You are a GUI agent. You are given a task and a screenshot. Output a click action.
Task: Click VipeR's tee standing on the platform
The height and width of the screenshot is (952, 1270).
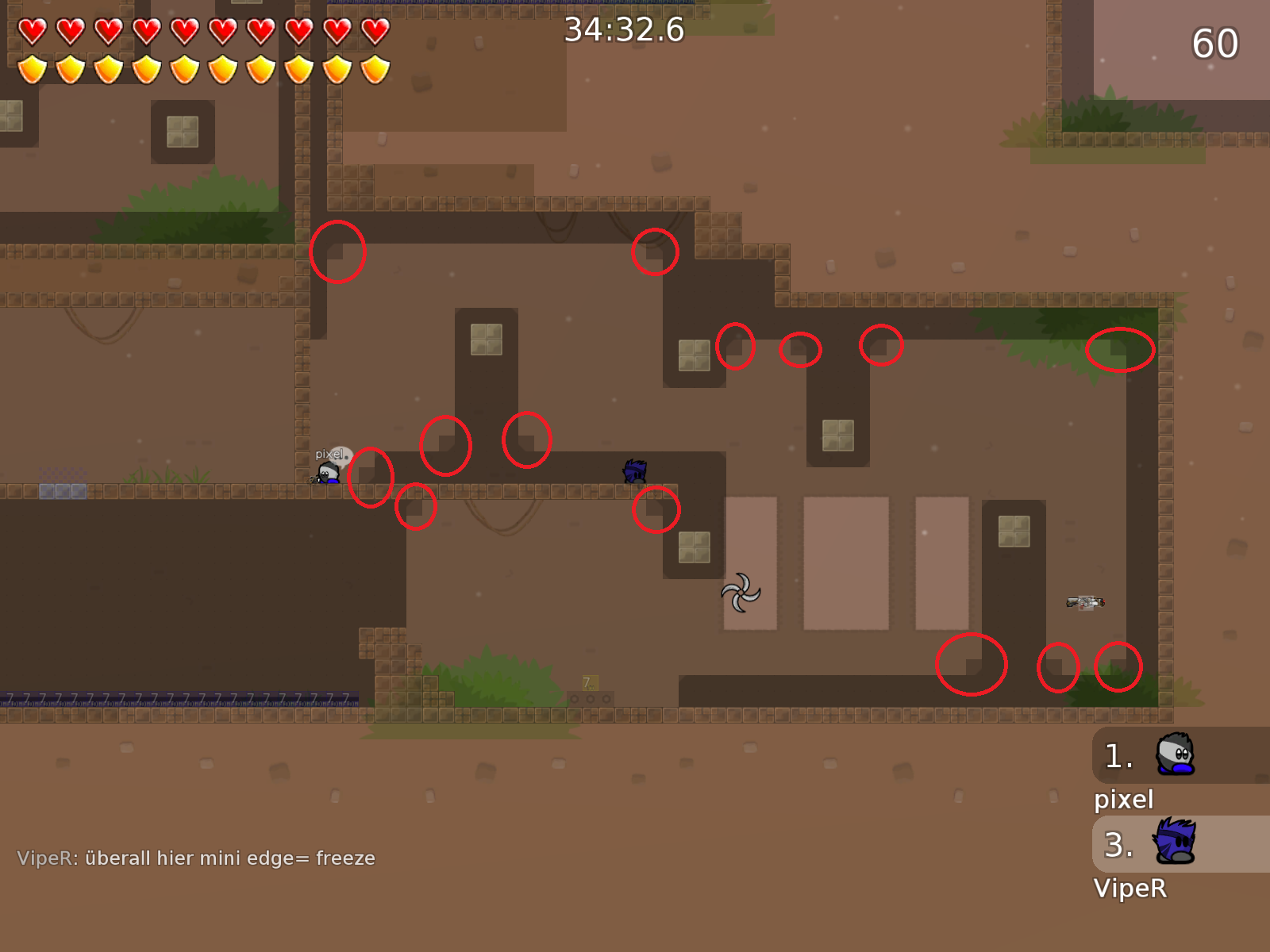(x=633, y=471)
